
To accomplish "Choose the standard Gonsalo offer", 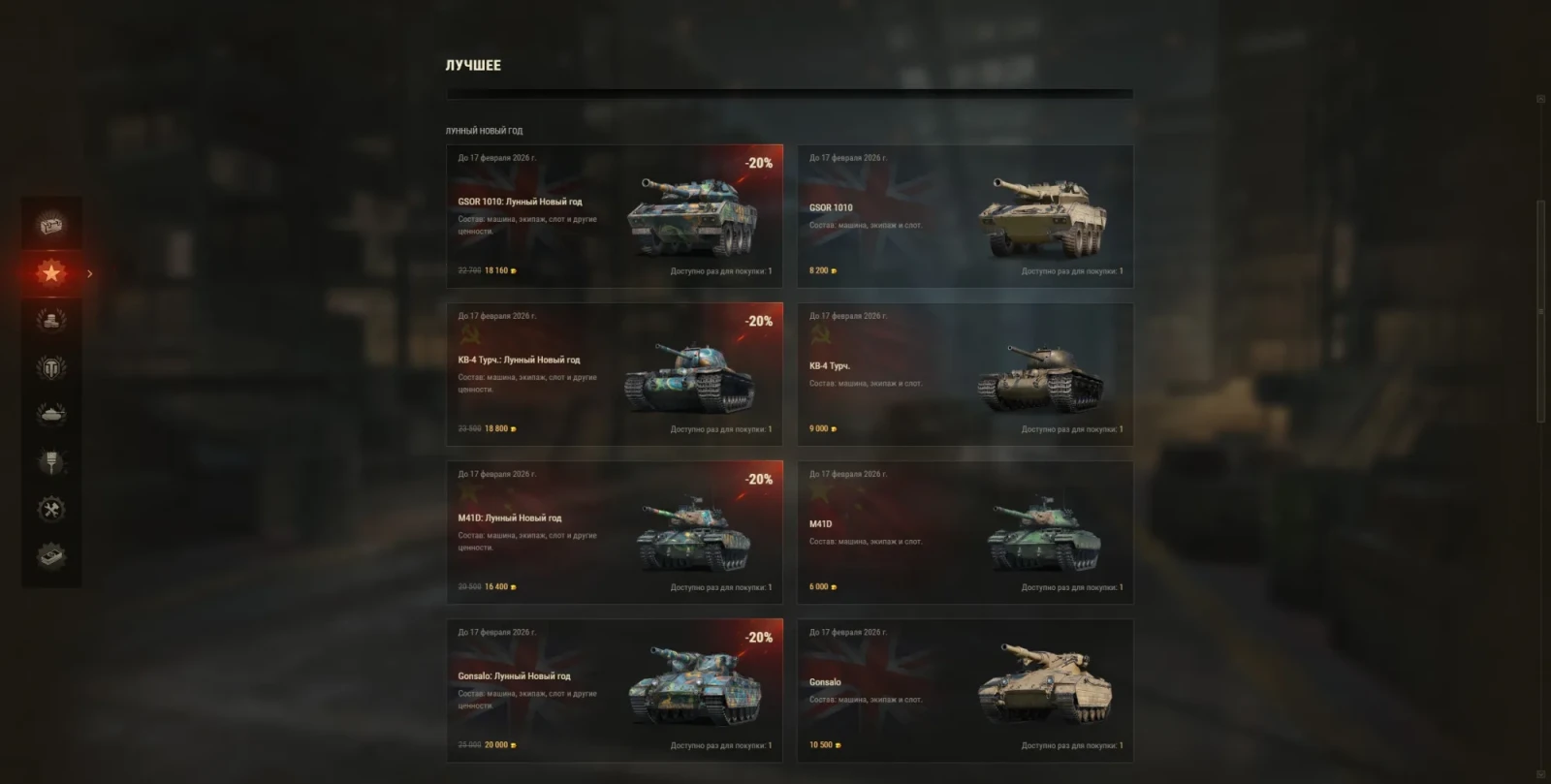I will (x=965, y=690).
